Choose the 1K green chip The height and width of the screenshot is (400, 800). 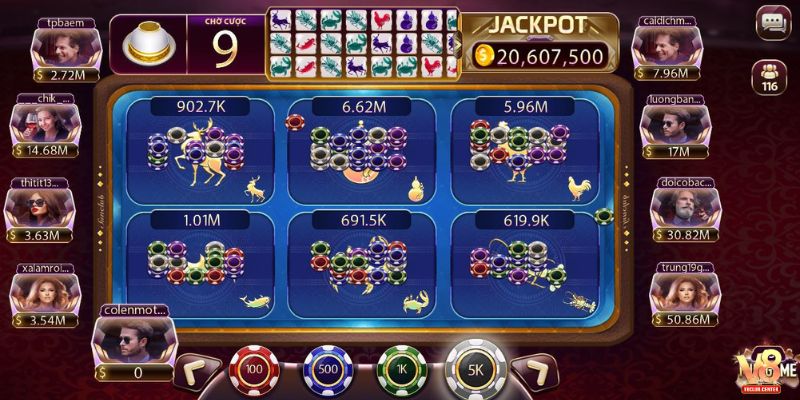tap(402, 371)
